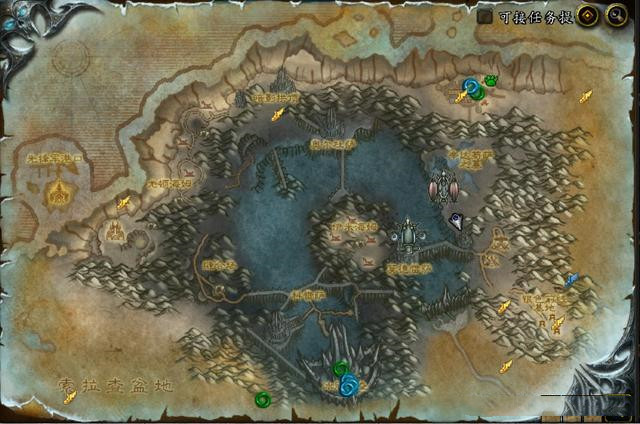This screenshot has width=640, height=424.
Task: Select the green paw print map marker
Action: [x=491, y=80]
